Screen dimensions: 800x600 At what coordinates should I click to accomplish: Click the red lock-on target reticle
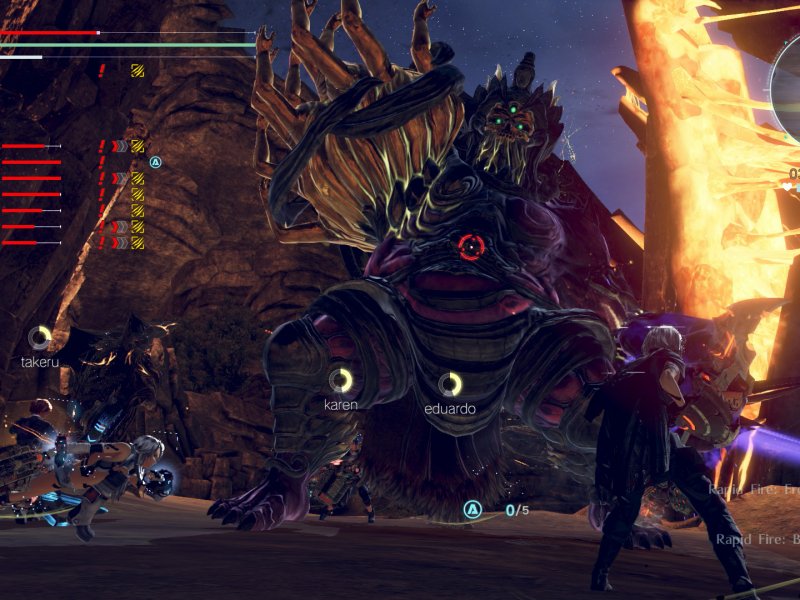point(471,246)
